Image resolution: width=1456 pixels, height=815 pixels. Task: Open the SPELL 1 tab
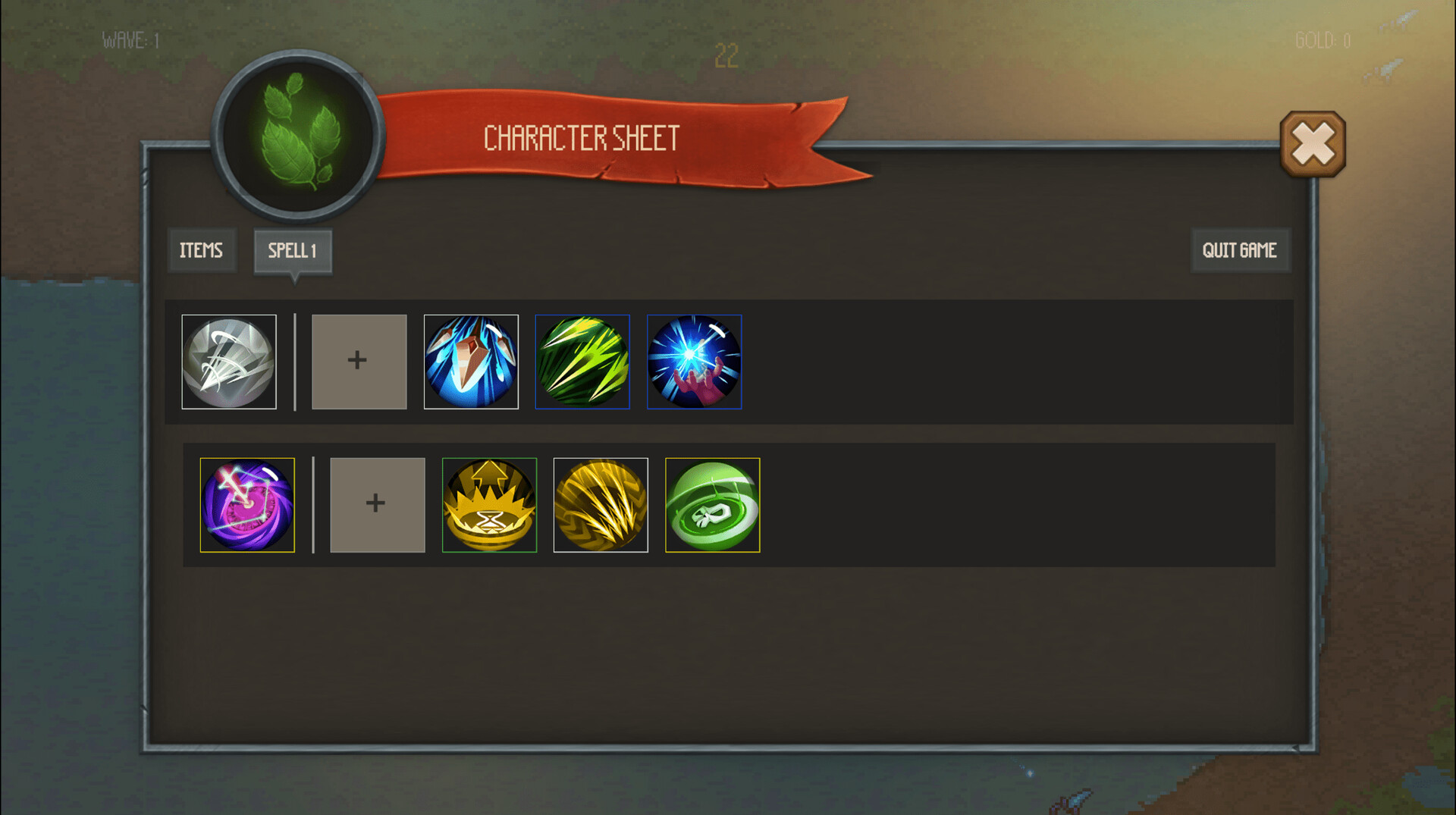(x=293, y=250)
